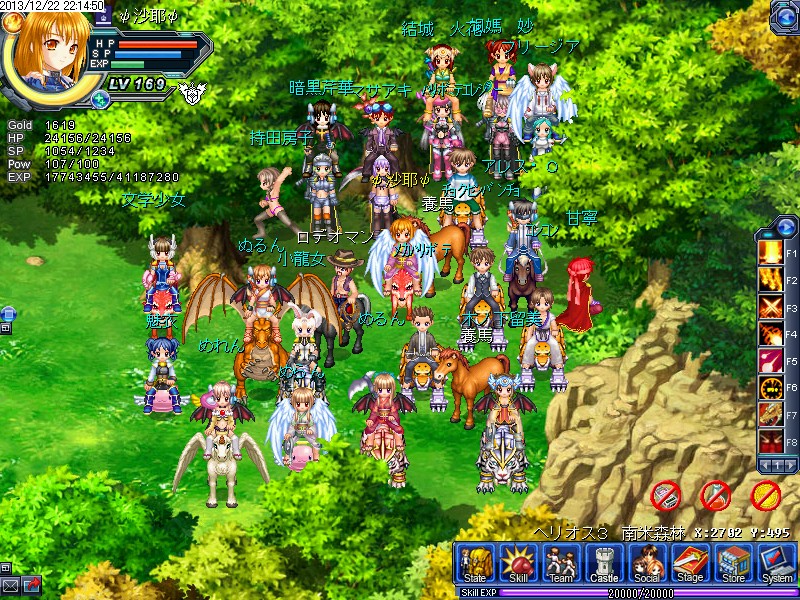
Task: Use the F2 flames skill
Action: click(770, 278)
